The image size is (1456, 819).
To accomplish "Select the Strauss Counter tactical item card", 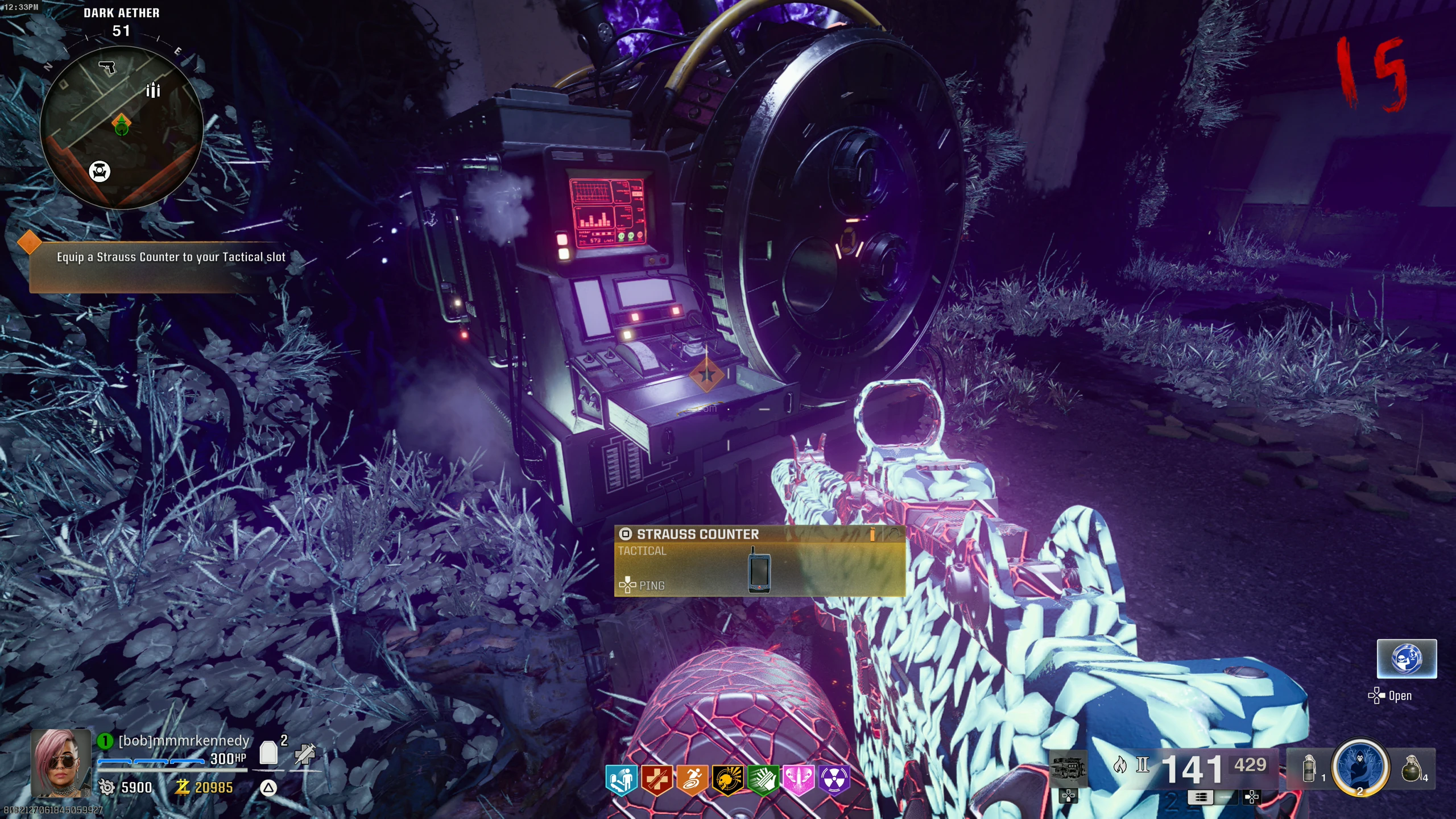I will coord(759,561).
